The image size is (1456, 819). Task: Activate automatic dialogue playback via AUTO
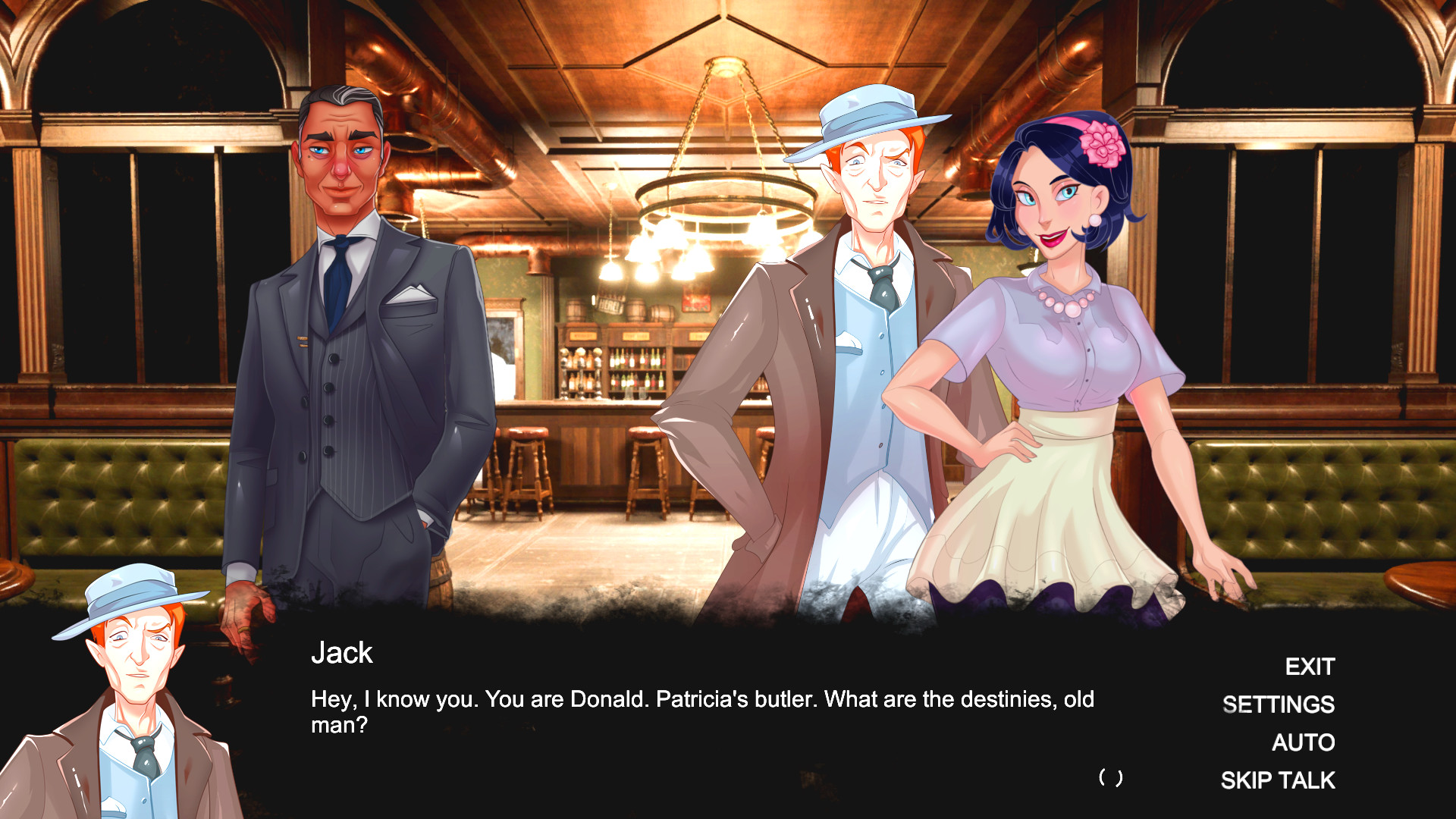coord(1303,743)
